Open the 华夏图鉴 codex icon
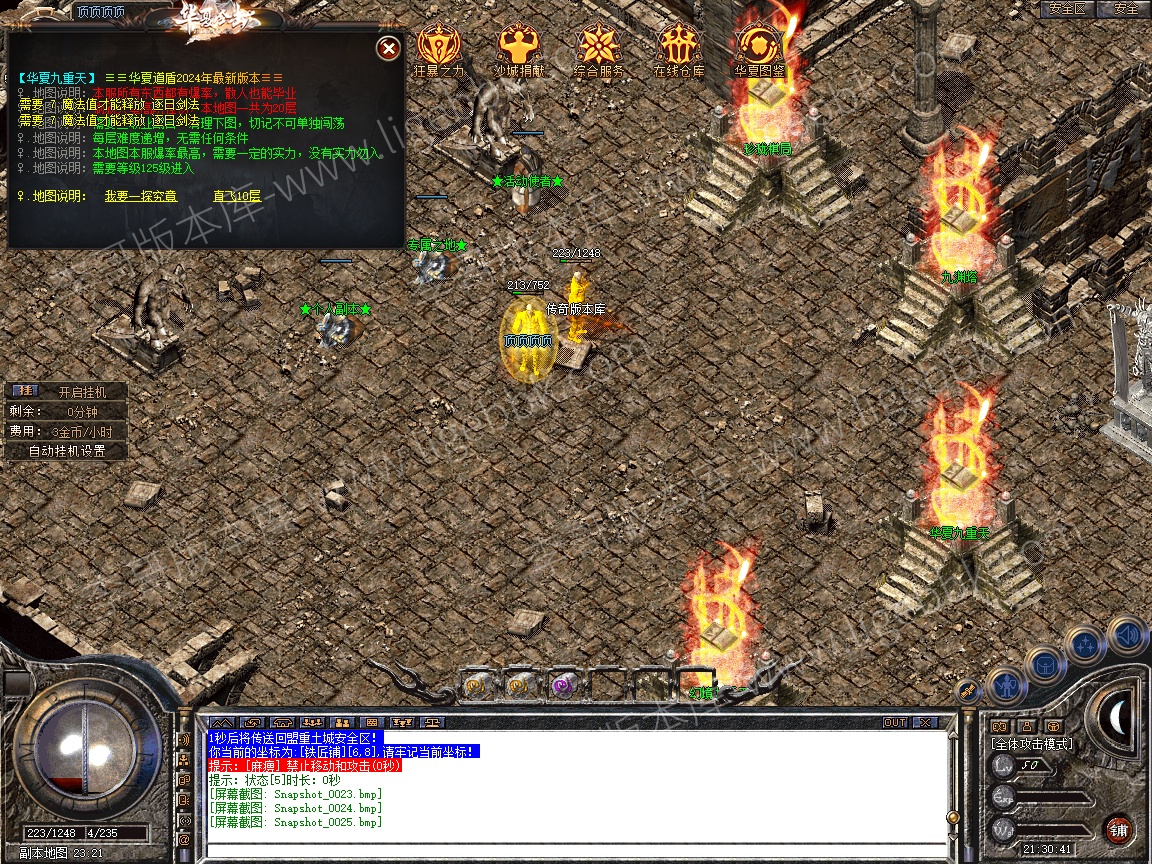Viewport: 1152px width, 864px height. click(759, 47)
